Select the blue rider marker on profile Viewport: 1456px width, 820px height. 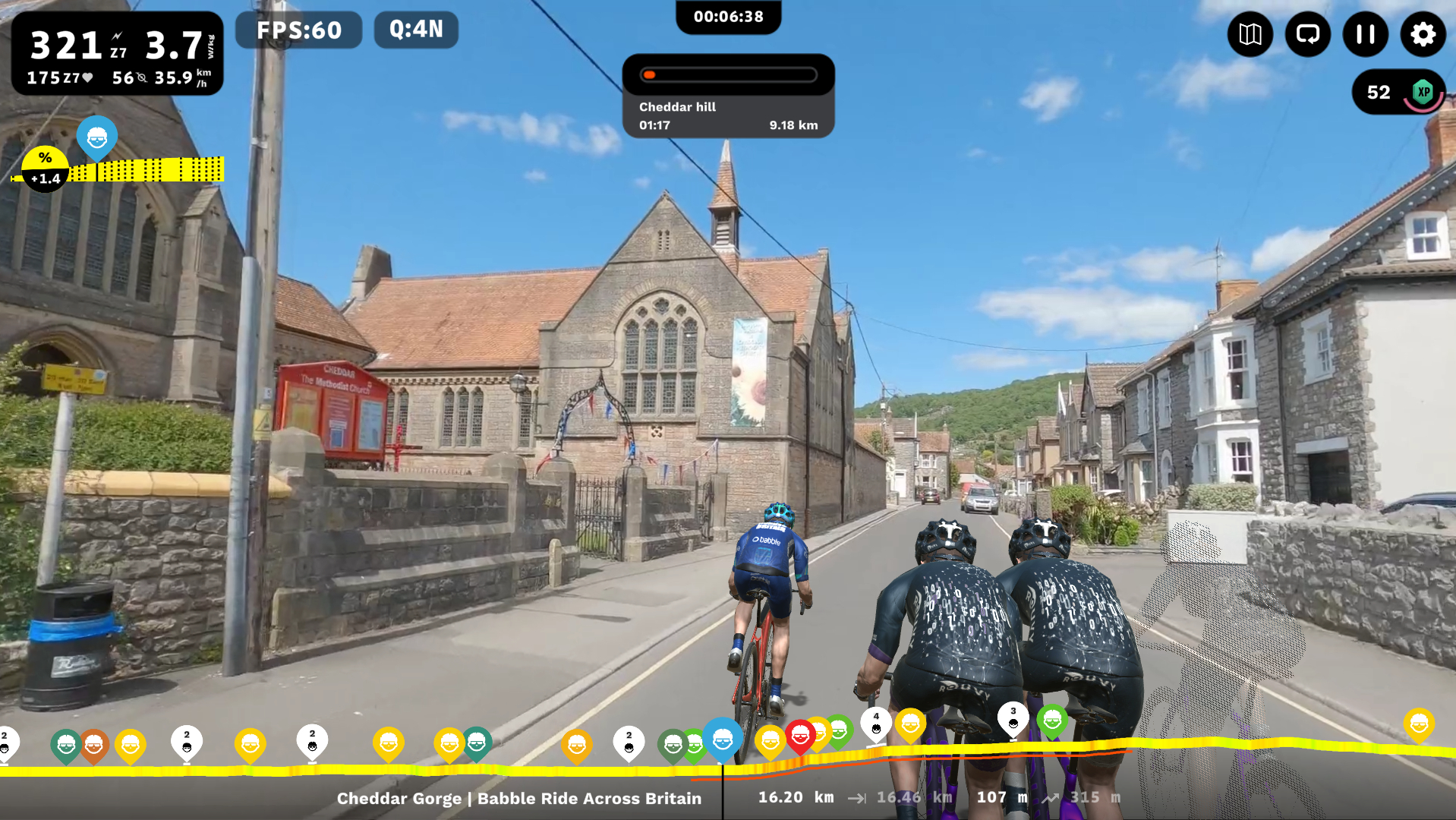click(722, 738)
